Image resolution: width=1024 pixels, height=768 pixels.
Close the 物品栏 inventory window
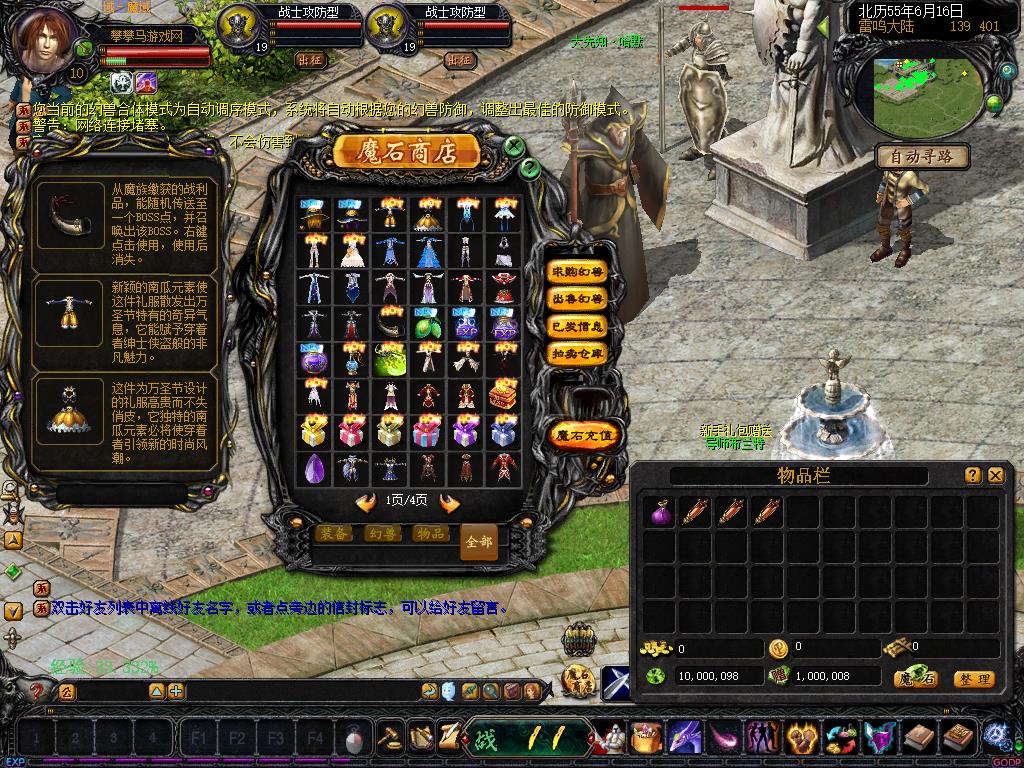(995, 476)
